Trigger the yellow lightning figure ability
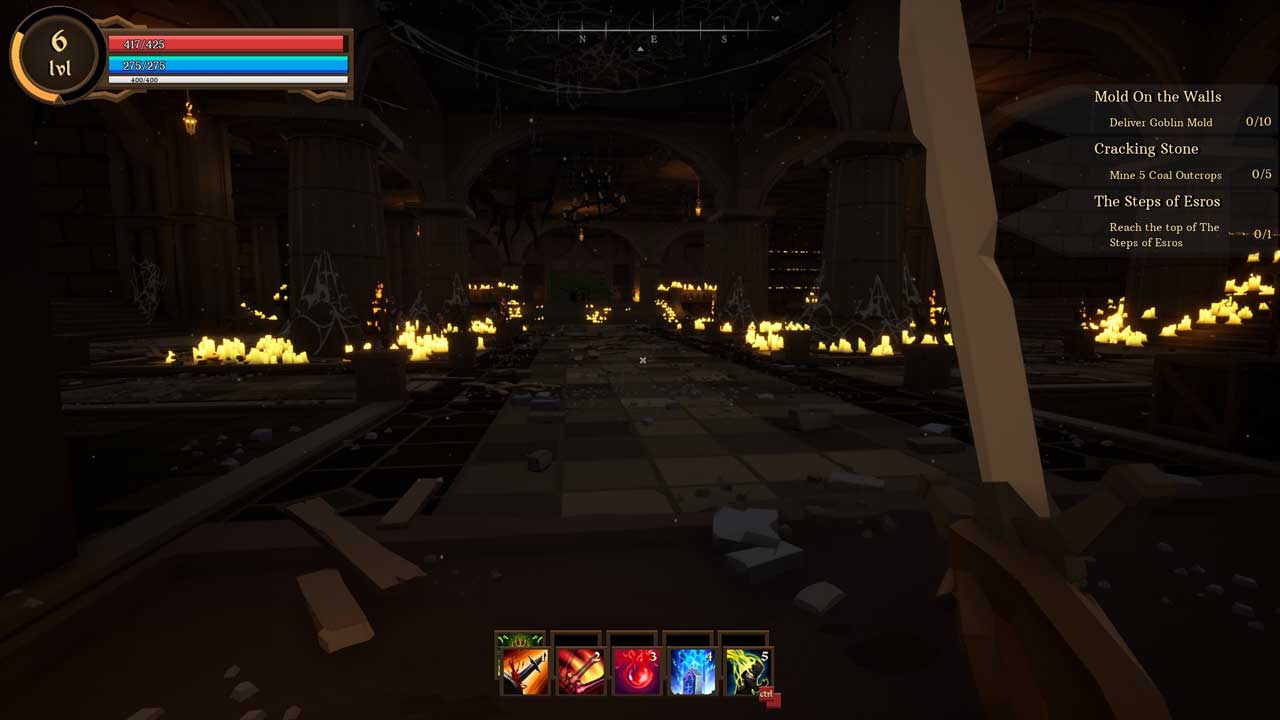Viewport: 1280px width, 720px height. pos(746,671)
